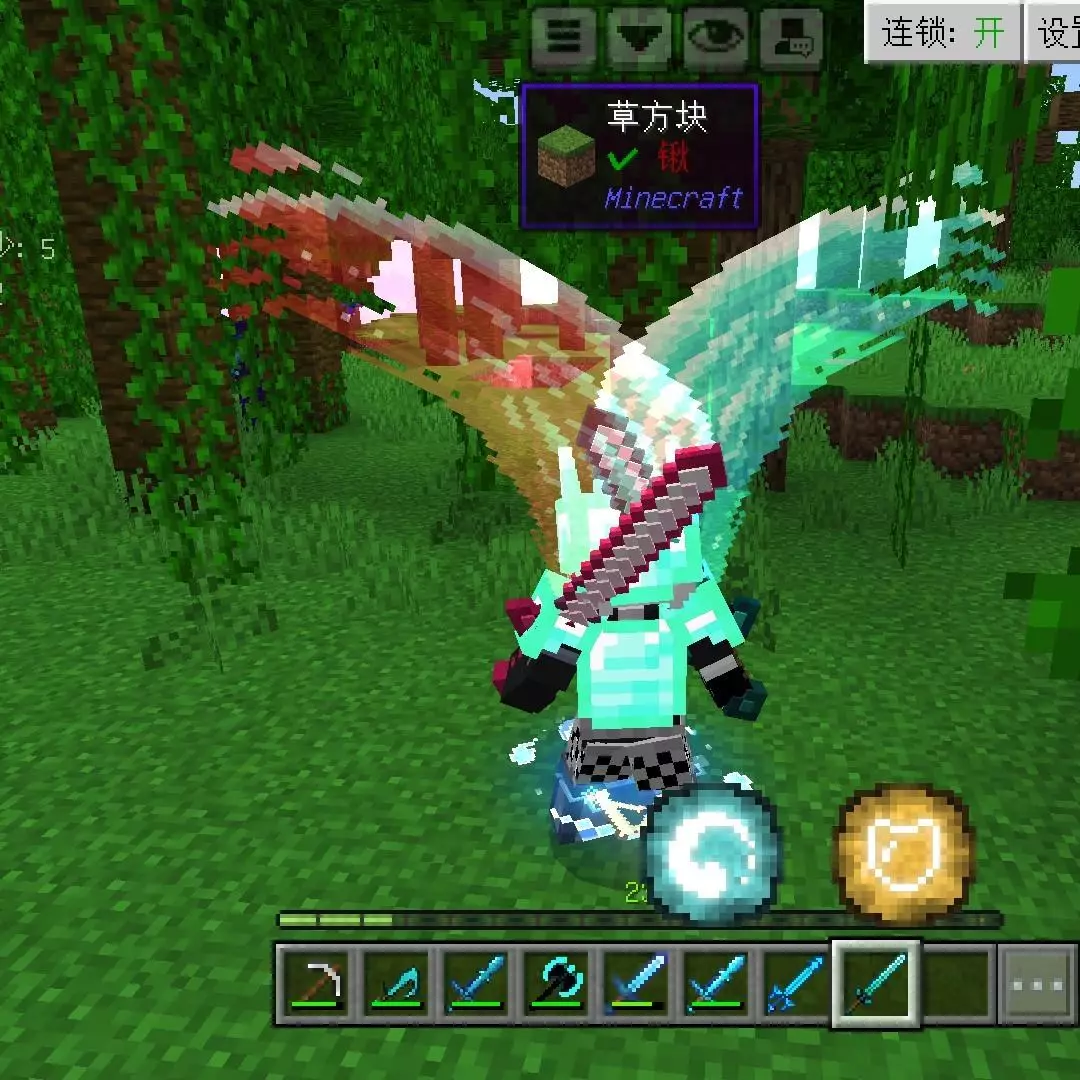Toggle the eye view button
Image resolution: width=1080 pixels, height=1080 pixels.
(x=715, y=38)
